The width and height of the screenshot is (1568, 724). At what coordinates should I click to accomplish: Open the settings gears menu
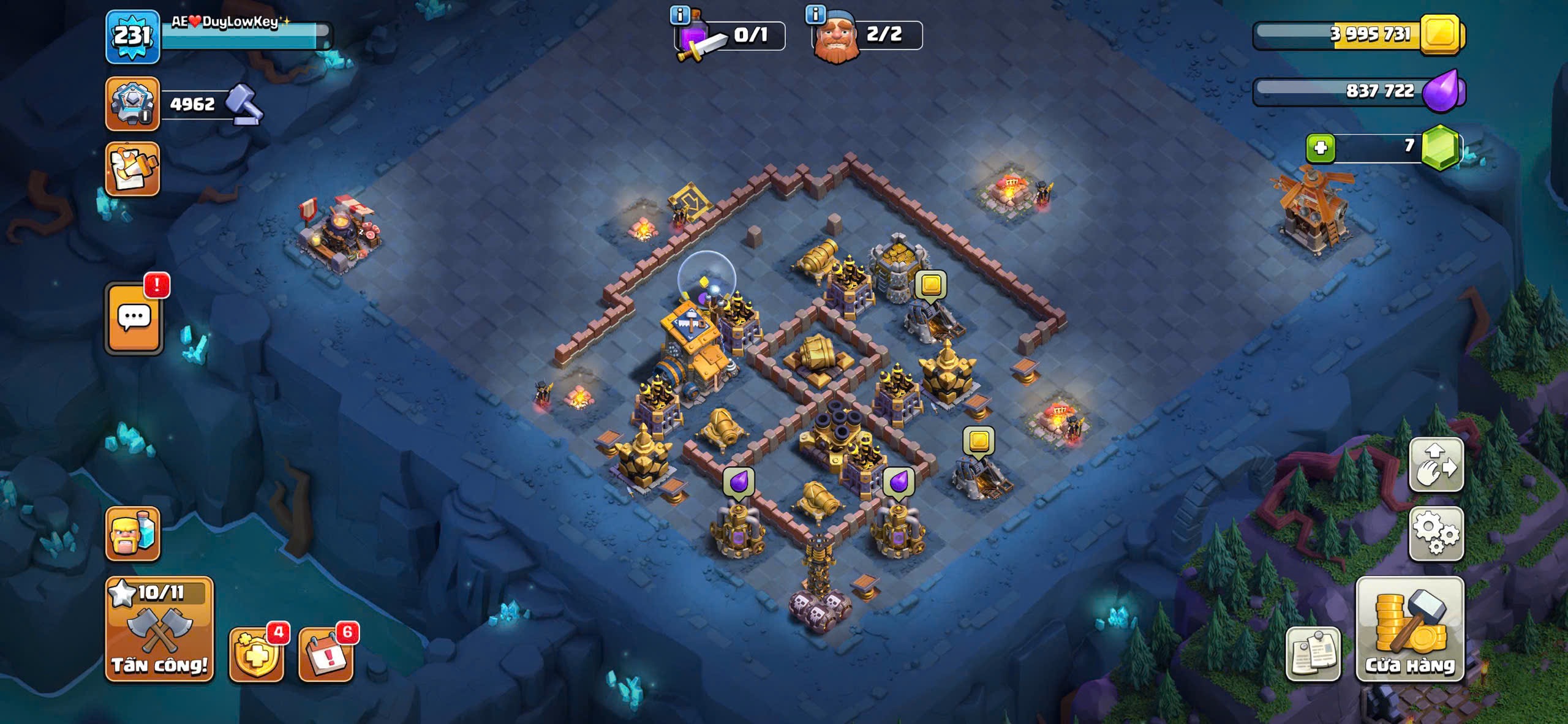click(x=1436, y=534)
